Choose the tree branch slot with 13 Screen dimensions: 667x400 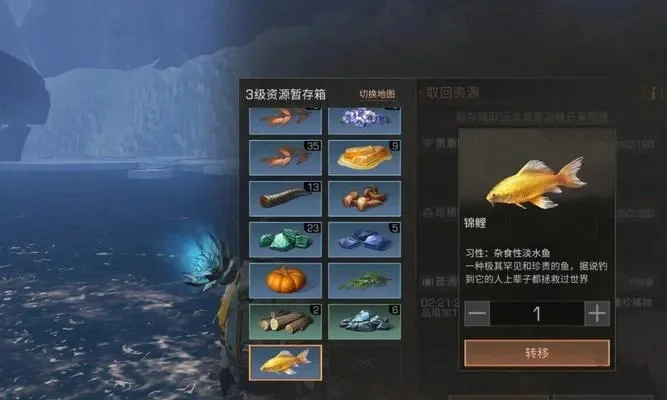pyautogui.click(x=285, y=198)
